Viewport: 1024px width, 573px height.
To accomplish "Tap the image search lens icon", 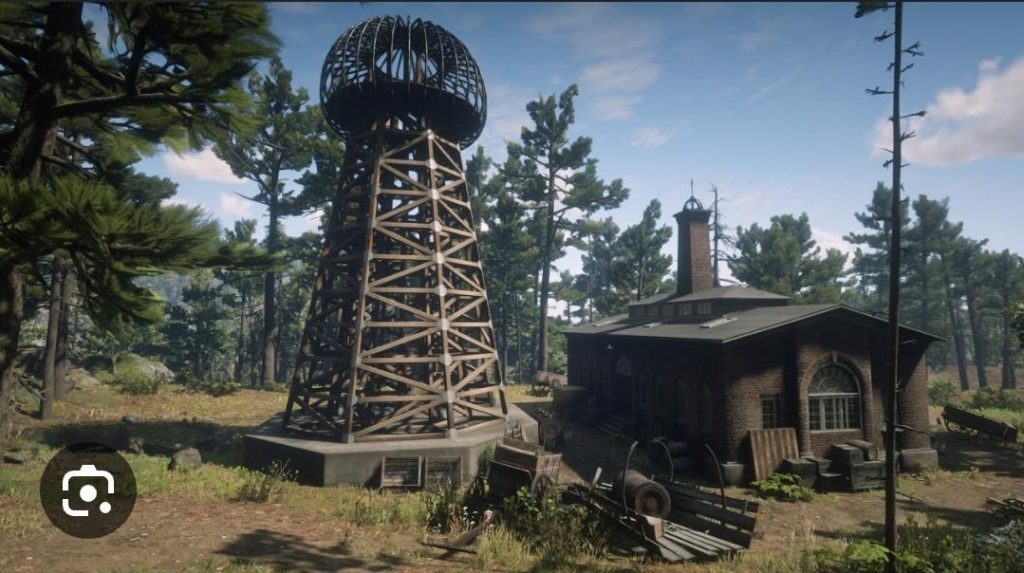I will (88, 490).
